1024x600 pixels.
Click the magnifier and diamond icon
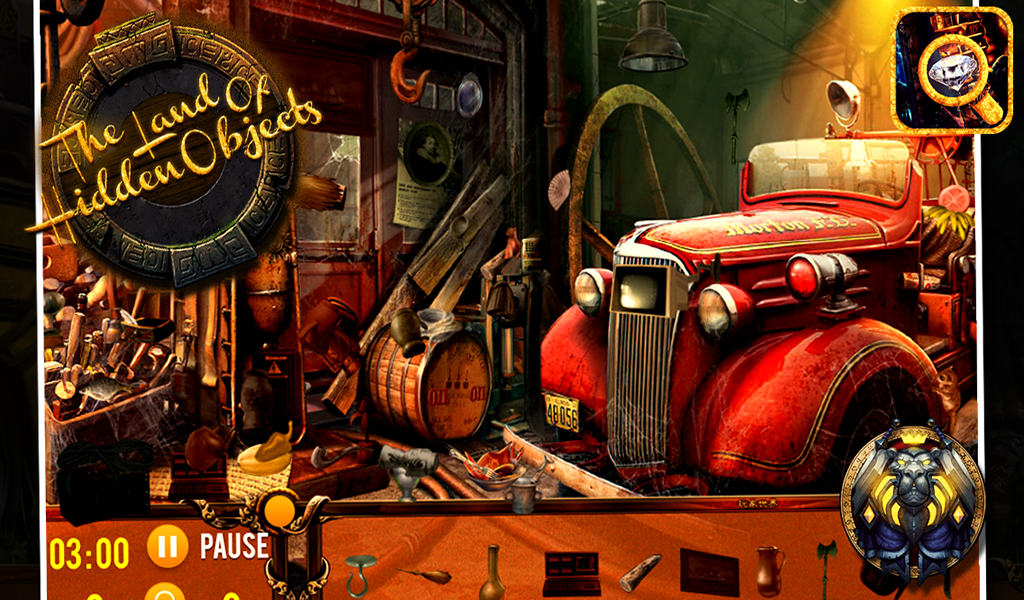(x=951, y=69)
